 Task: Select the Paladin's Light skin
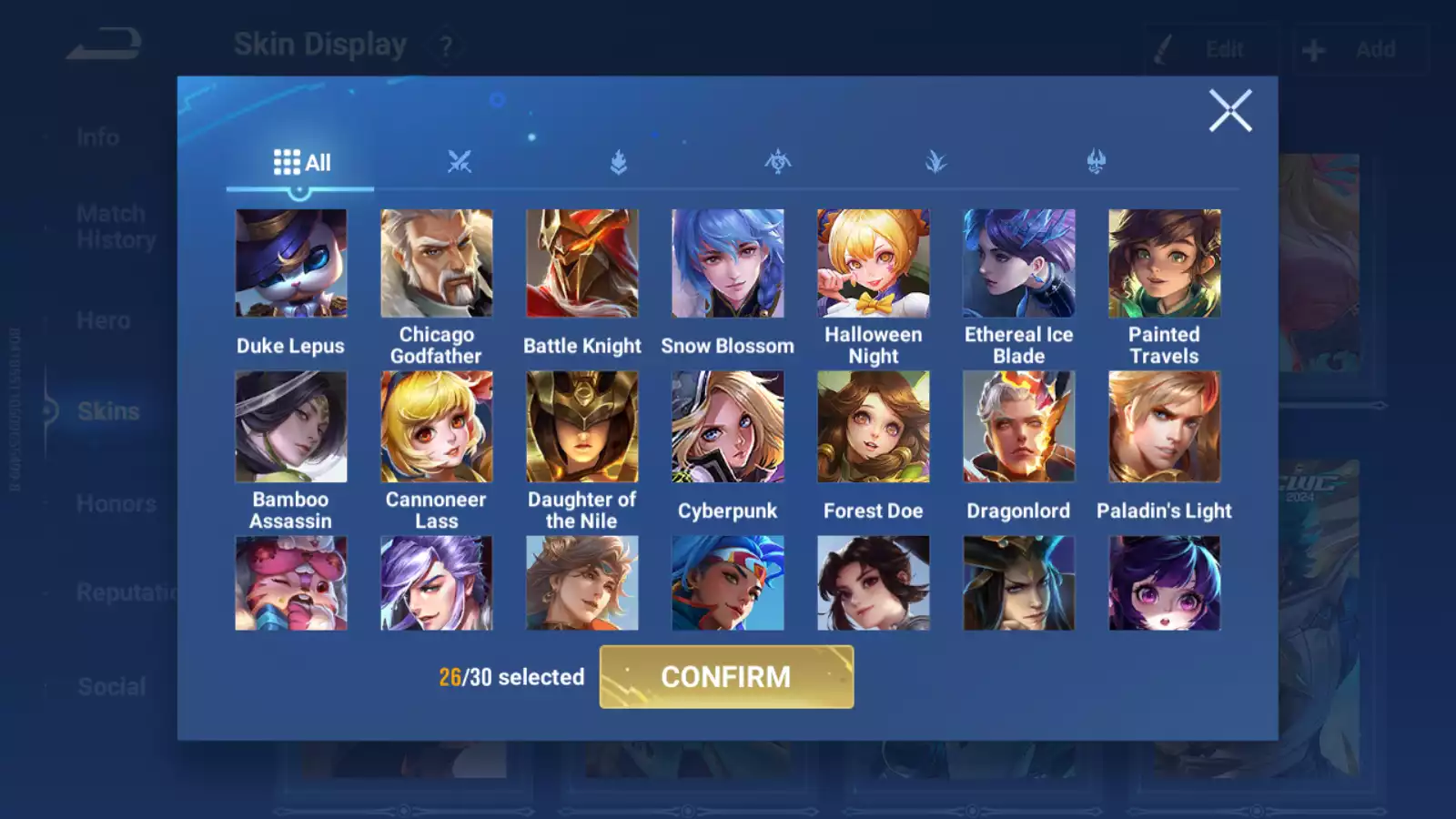click(x=1165, y=427)
